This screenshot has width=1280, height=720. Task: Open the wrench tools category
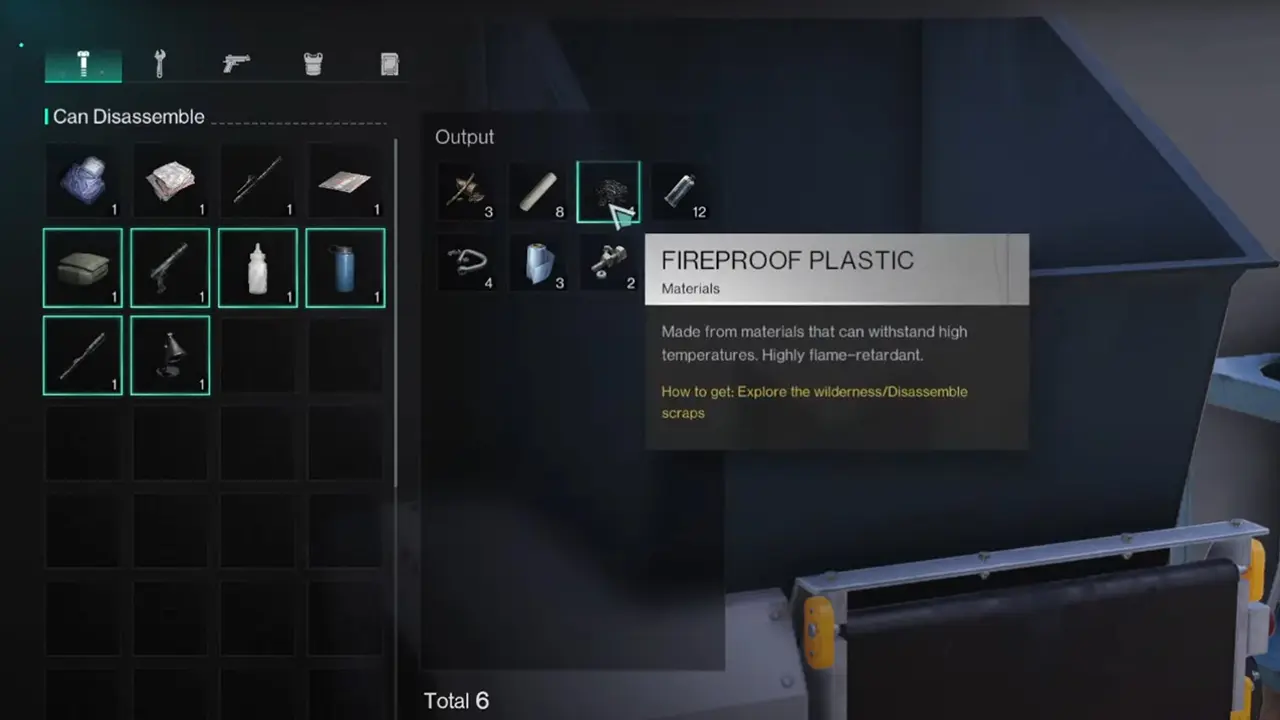158,63
